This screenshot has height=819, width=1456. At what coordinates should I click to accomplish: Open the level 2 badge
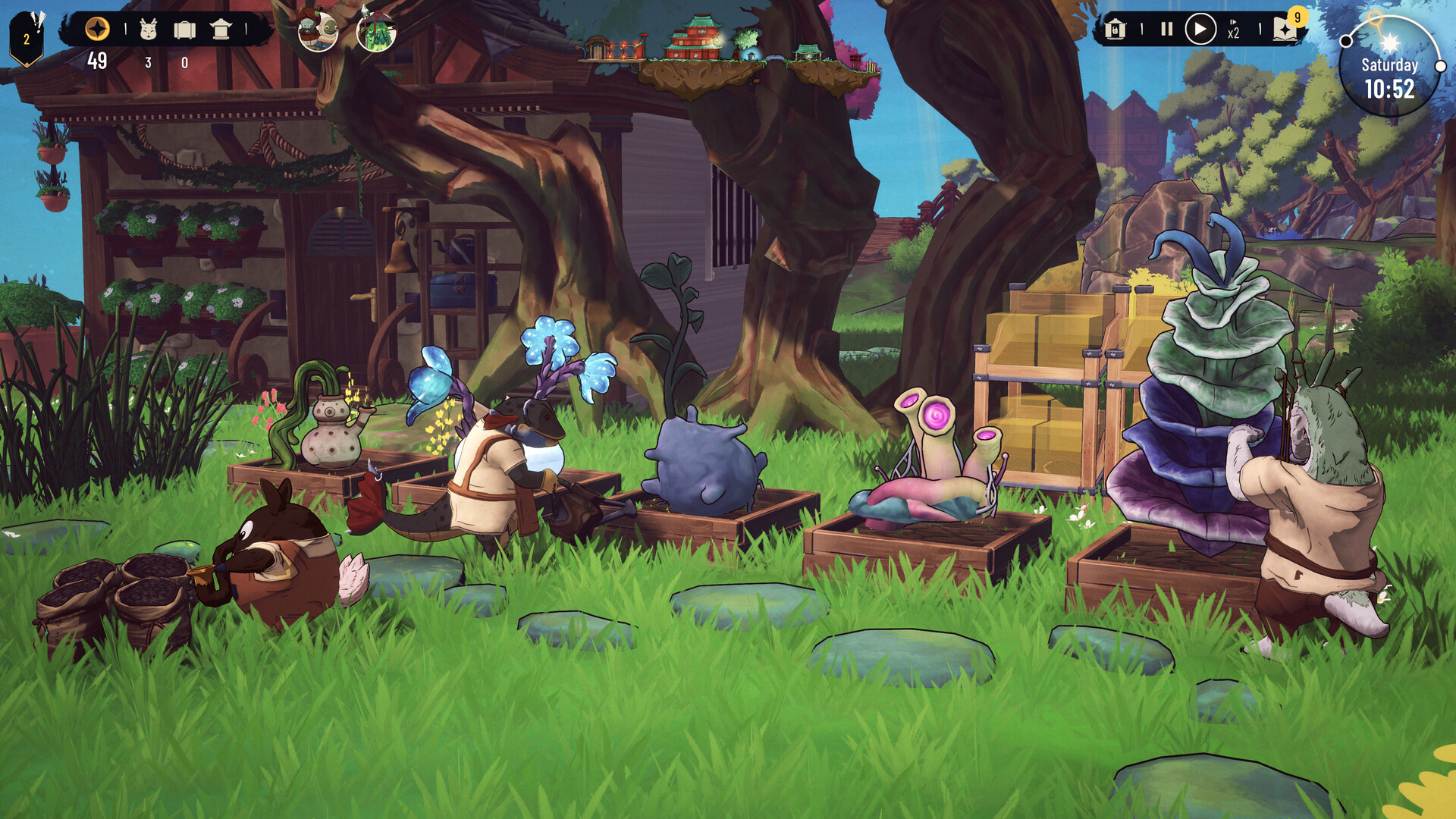click(x=27, y=38)
